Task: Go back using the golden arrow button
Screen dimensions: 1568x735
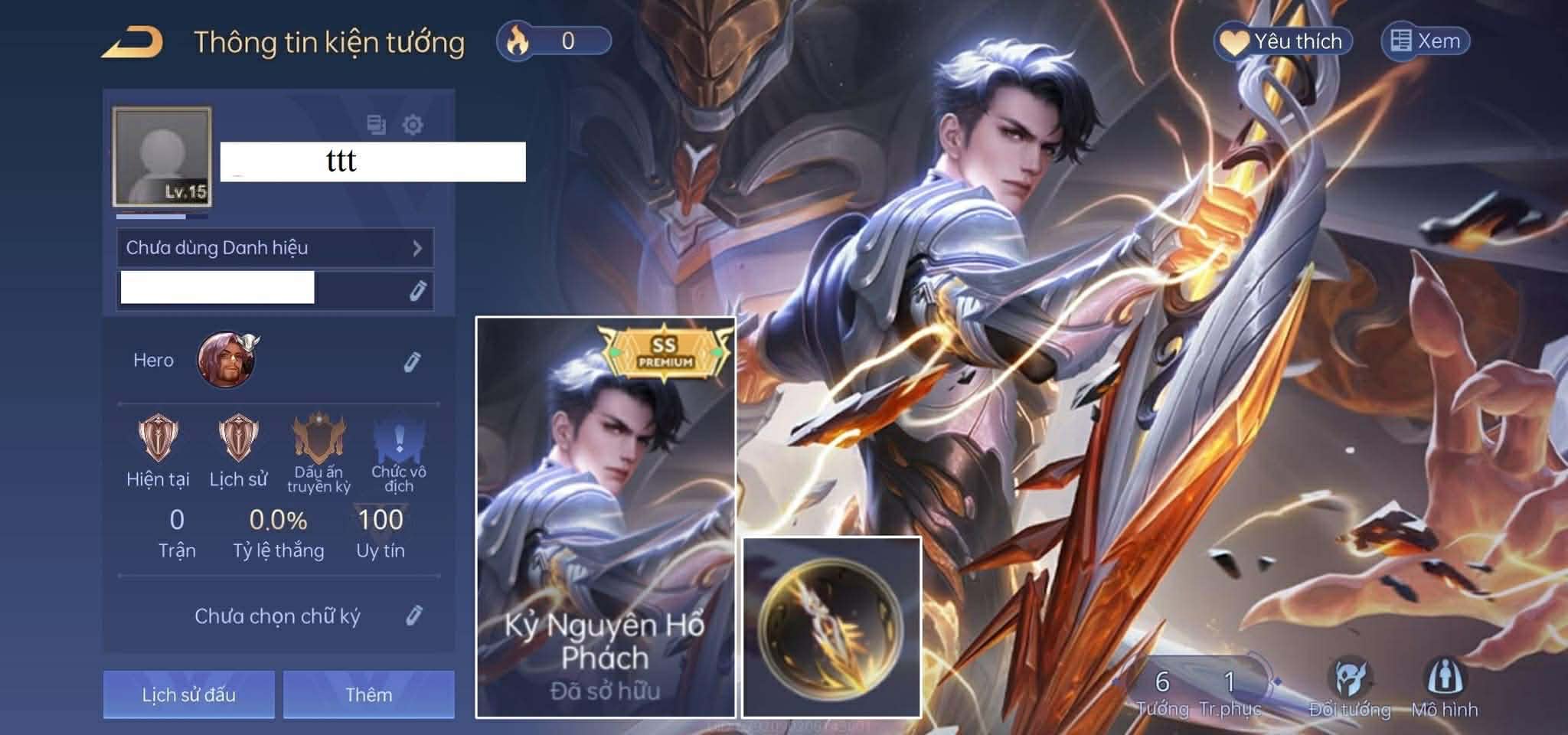Action: (x=132, y=41)
